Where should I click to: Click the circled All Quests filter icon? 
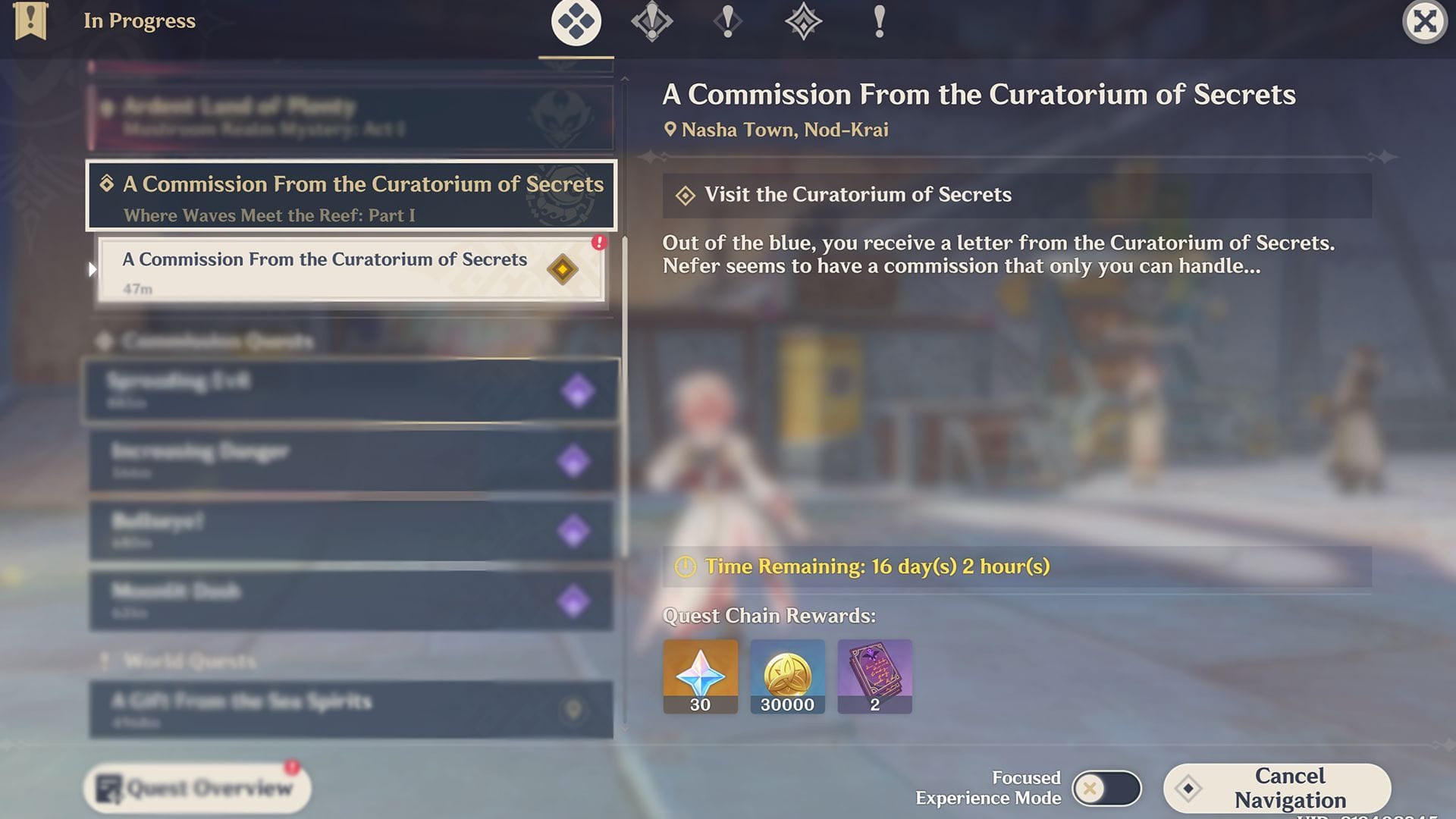click(576, 21)
